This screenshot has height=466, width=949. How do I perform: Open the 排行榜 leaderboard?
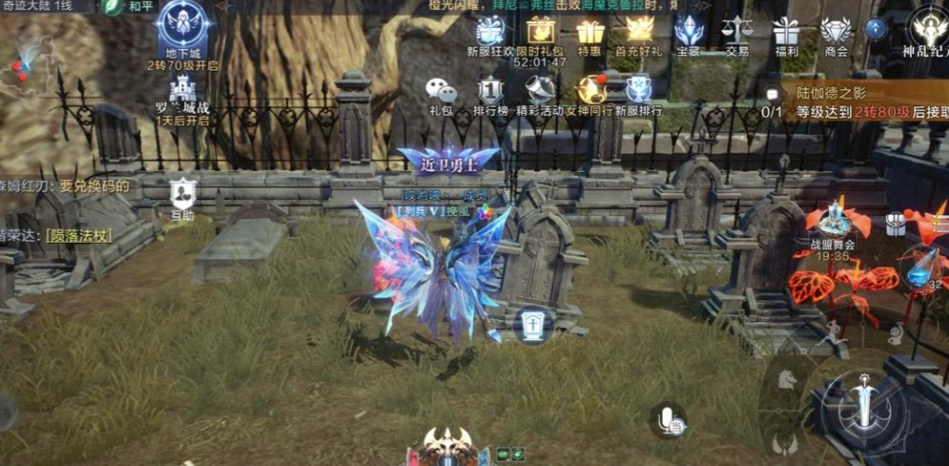point(490,93)
